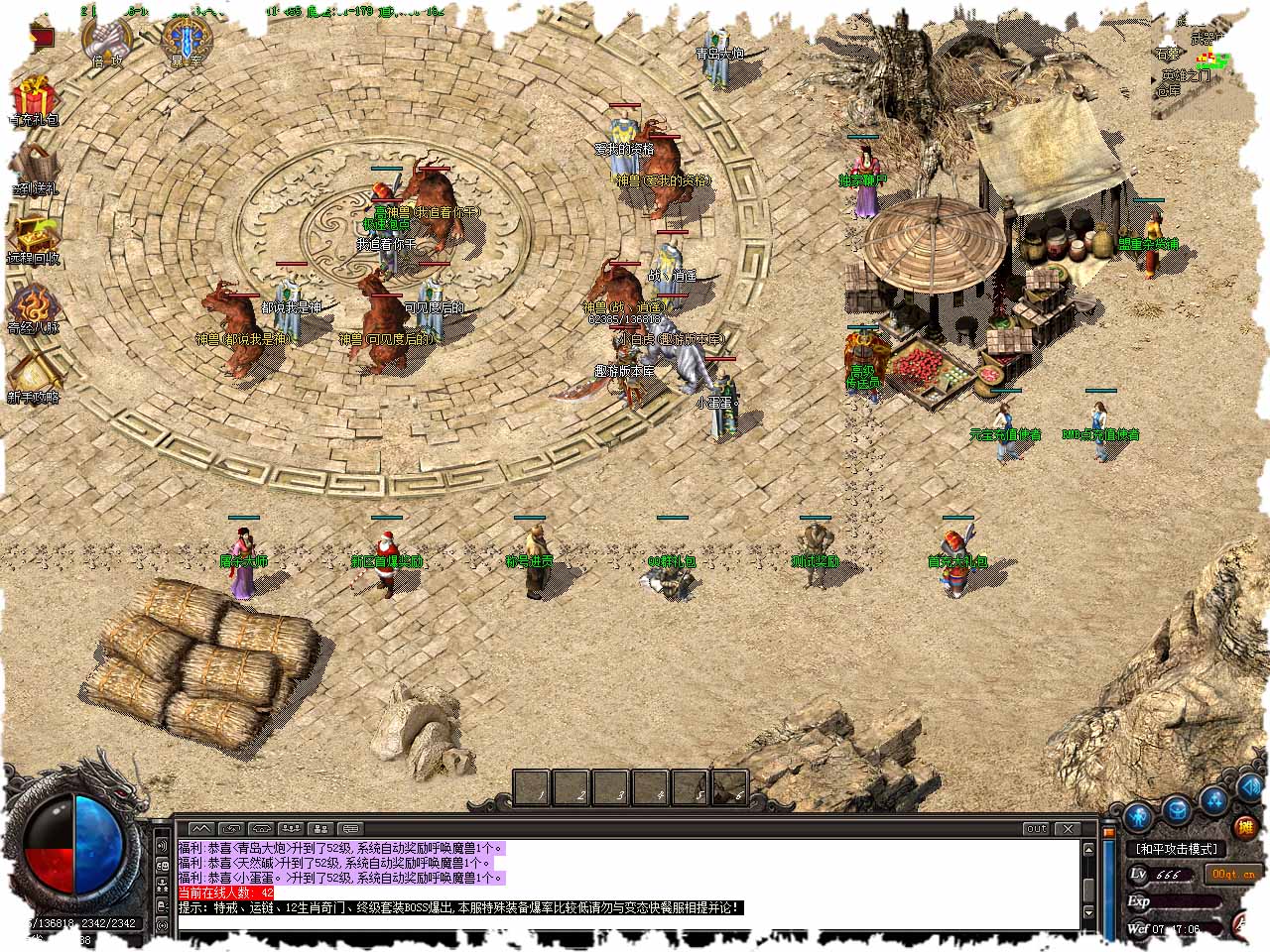This screenshot has height=952, width=1270.
Task: Open the 奇经八脉 flame emblem icon
Action: click(34, 303)
